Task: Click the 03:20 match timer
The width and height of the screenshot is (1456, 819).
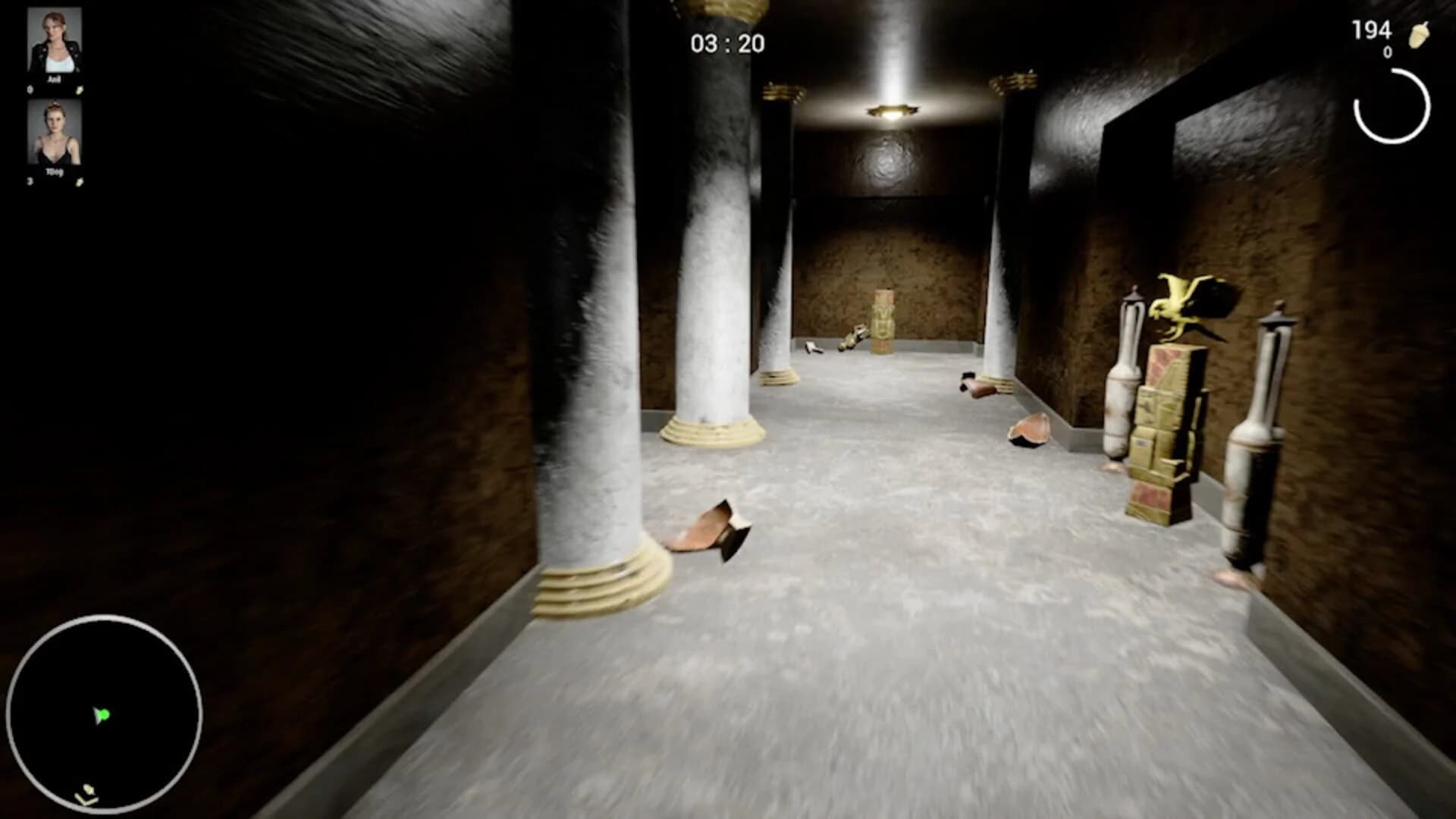Action: tap(726, 42)
